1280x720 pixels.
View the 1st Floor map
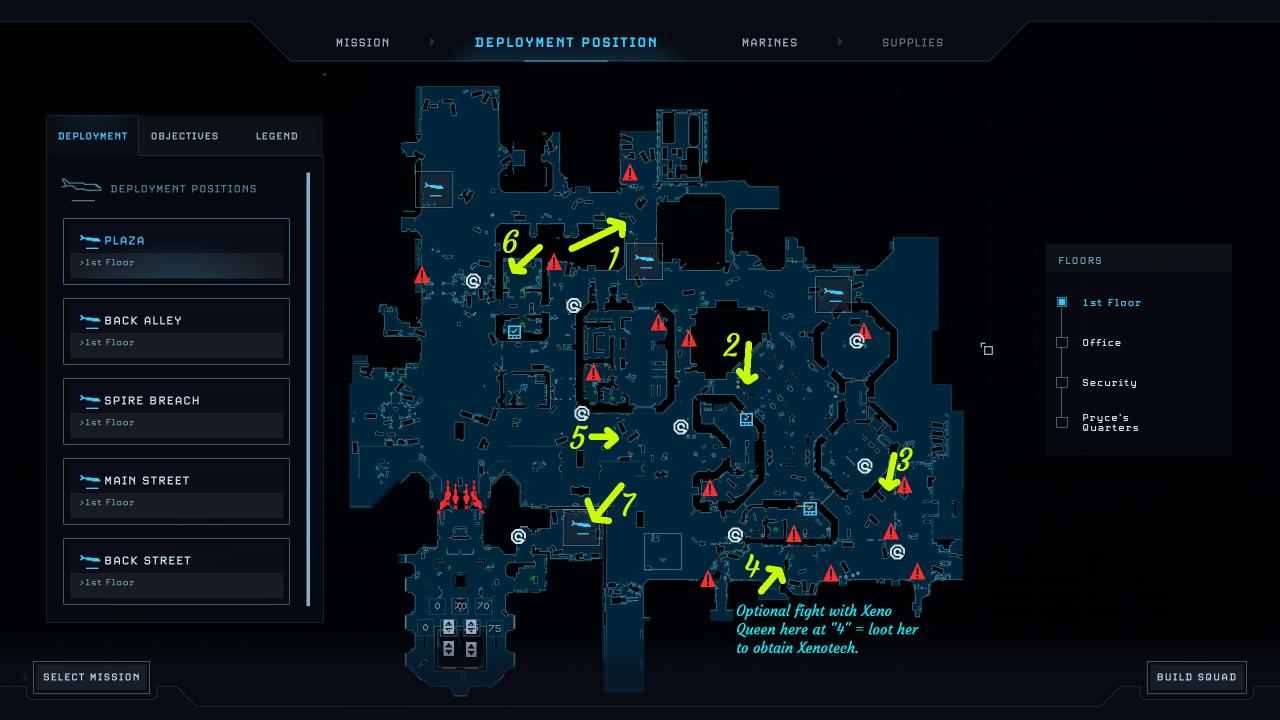point(1110,302)
